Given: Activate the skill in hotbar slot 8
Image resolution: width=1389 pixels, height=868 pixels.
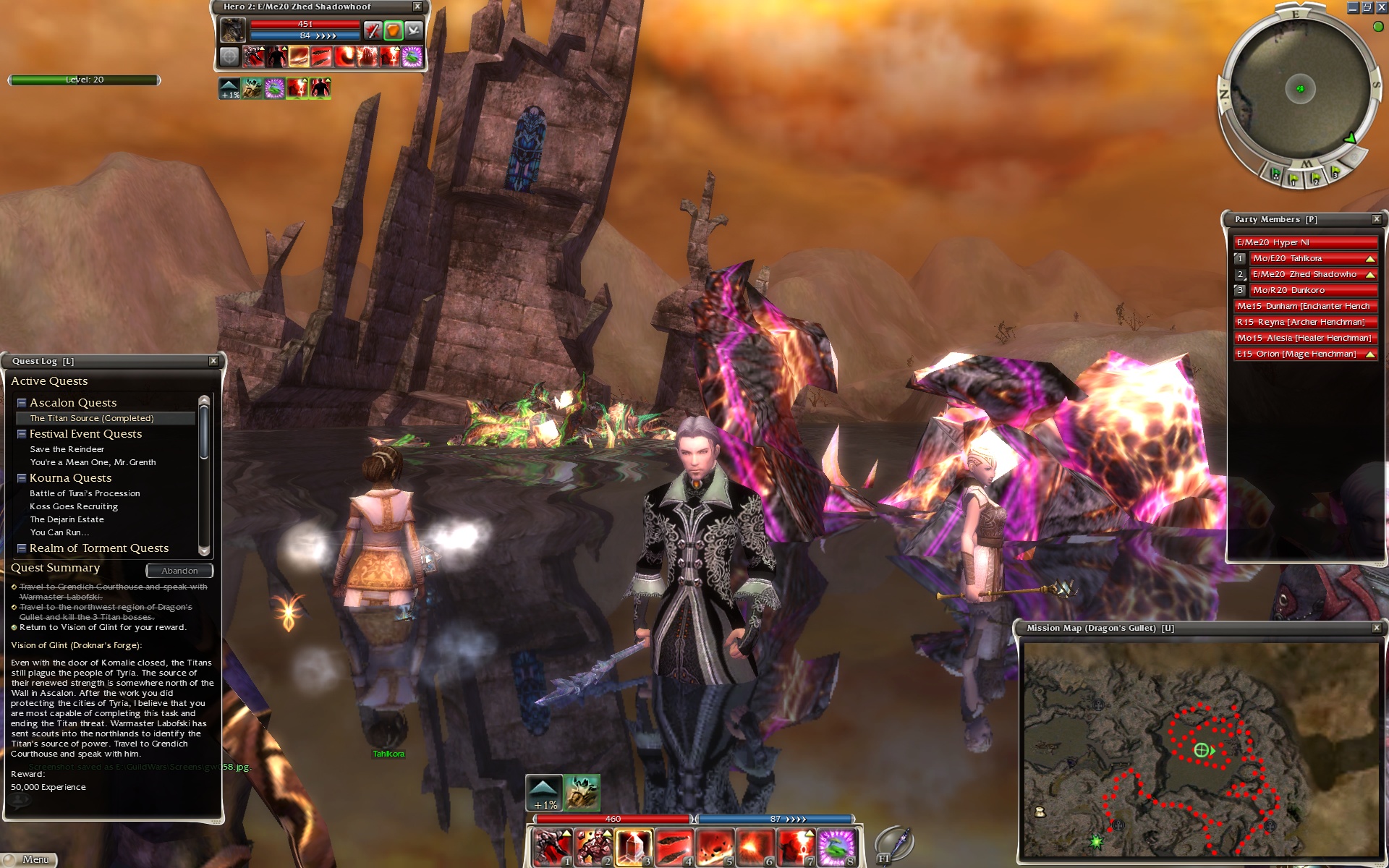Looking at the screenshot, I should coord(837,847).
